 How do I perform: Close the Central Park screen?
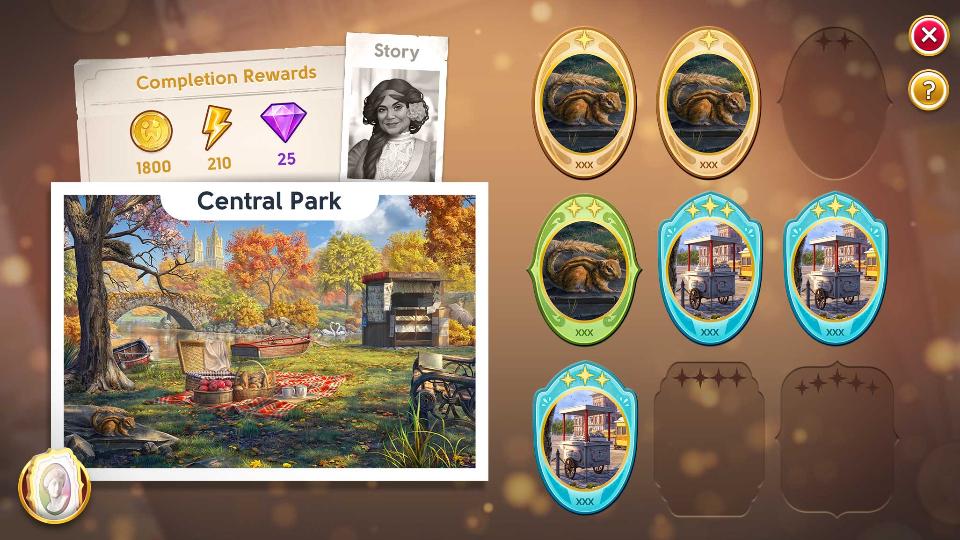pyautogui.click(x=928, y=37)
